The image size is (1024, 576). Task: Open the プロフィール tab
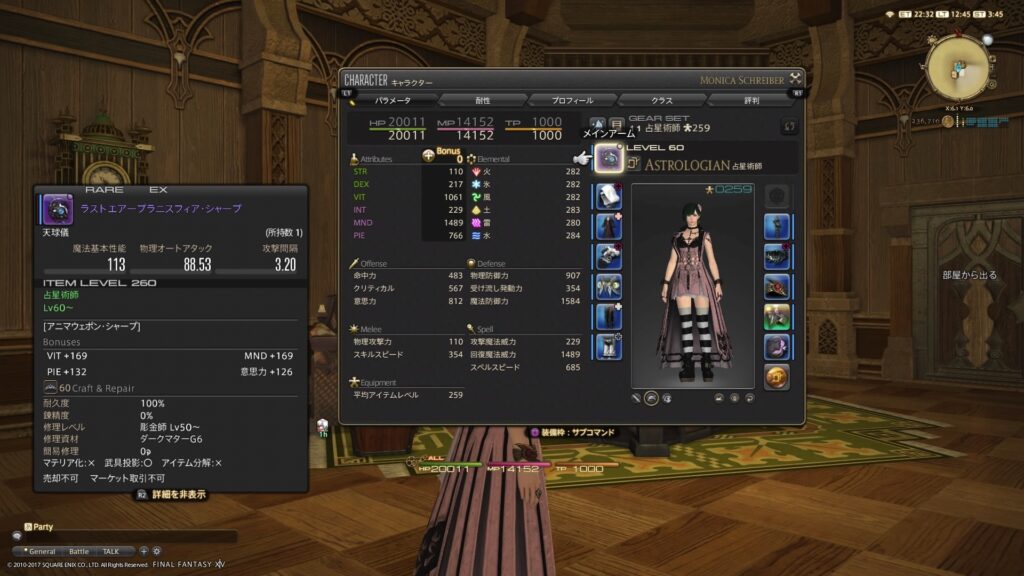[x=573, y=100]
